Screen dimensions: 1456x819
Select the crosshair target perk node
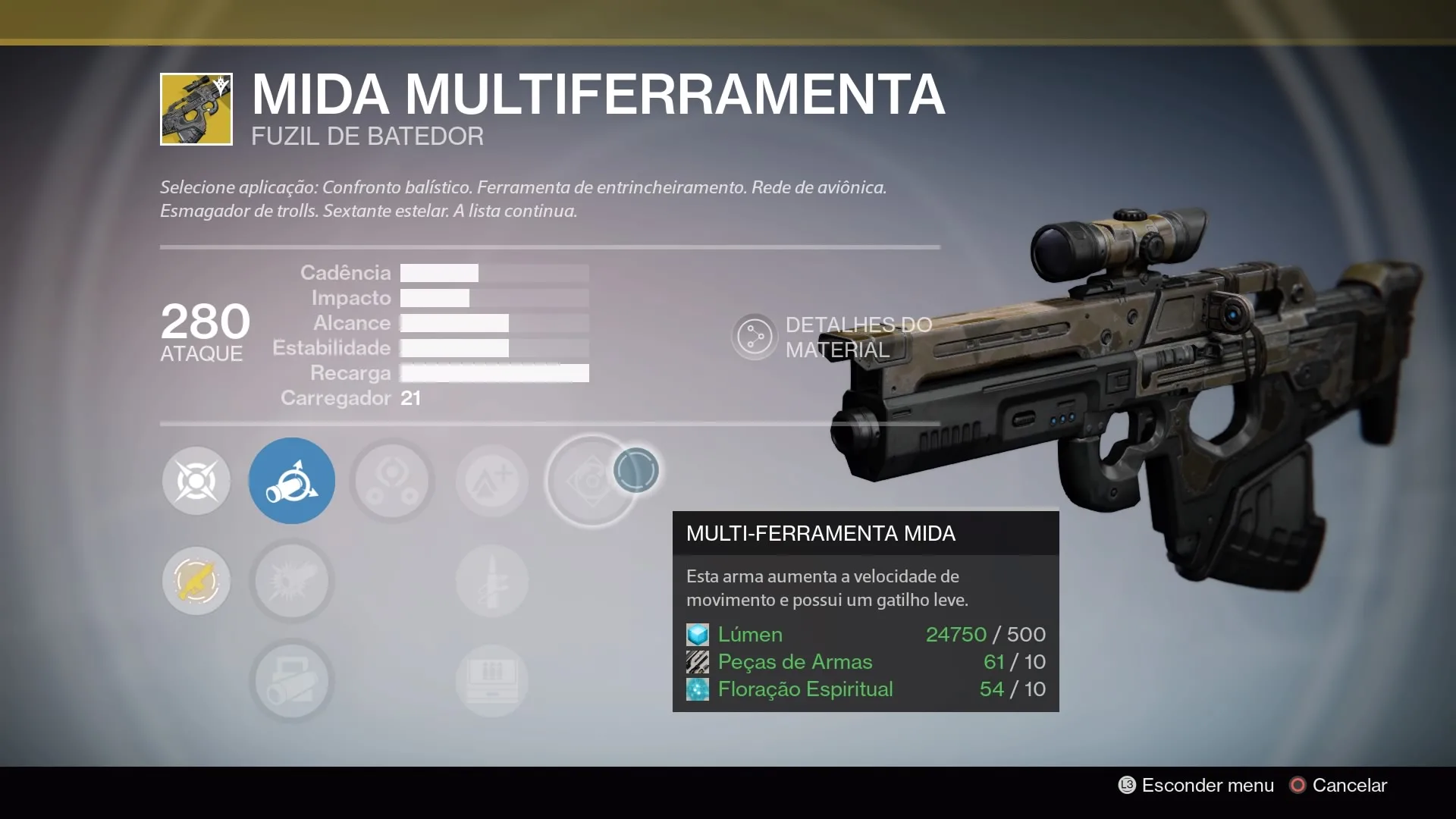196,481
